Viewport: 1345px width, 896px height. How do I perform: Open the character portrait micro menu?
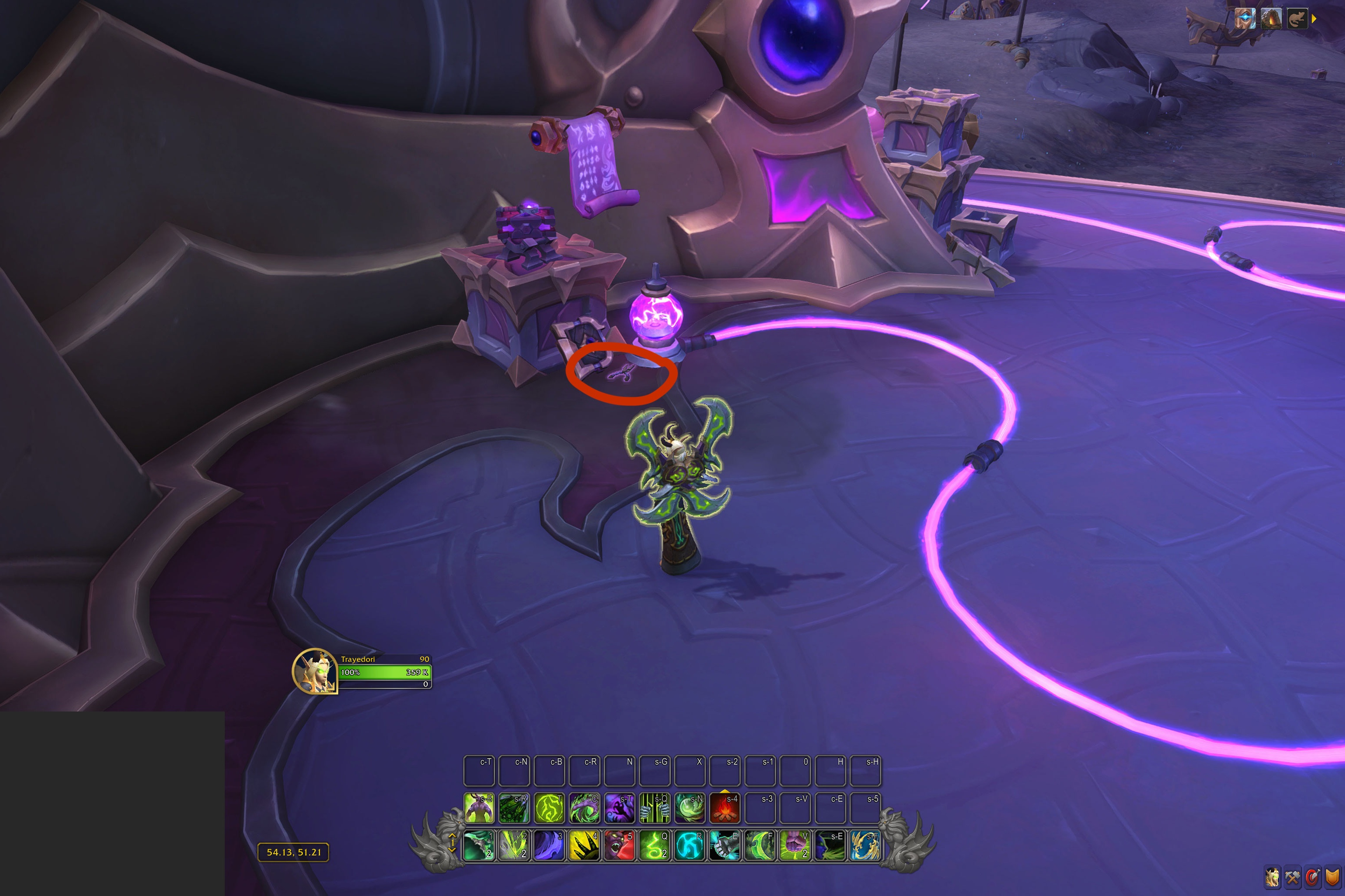click(1272, 878)
